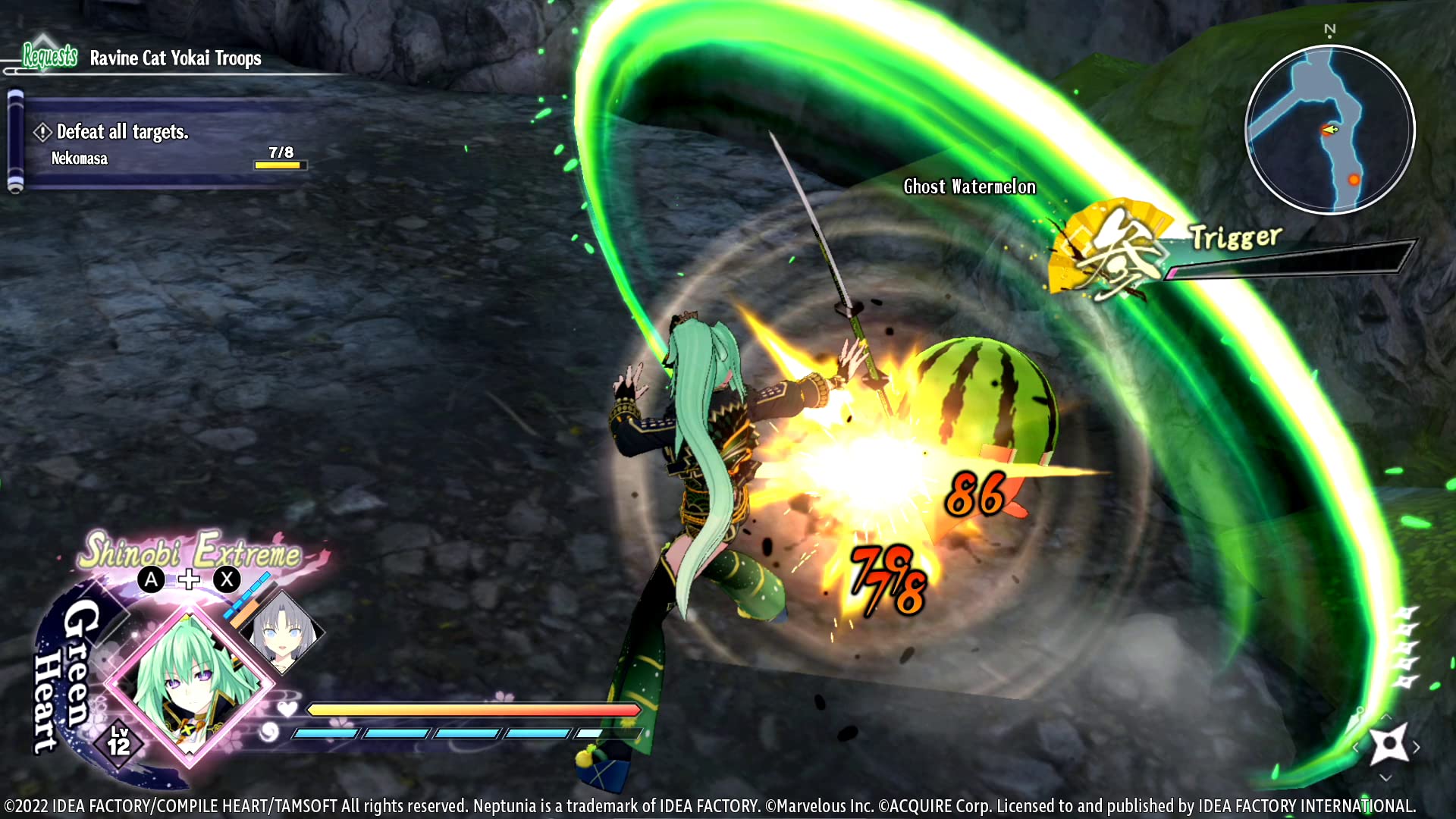Click the left arrow beside the shuriken icon
The width and height of the screenshot is (1456, 819).
[x=1355, y=747]
